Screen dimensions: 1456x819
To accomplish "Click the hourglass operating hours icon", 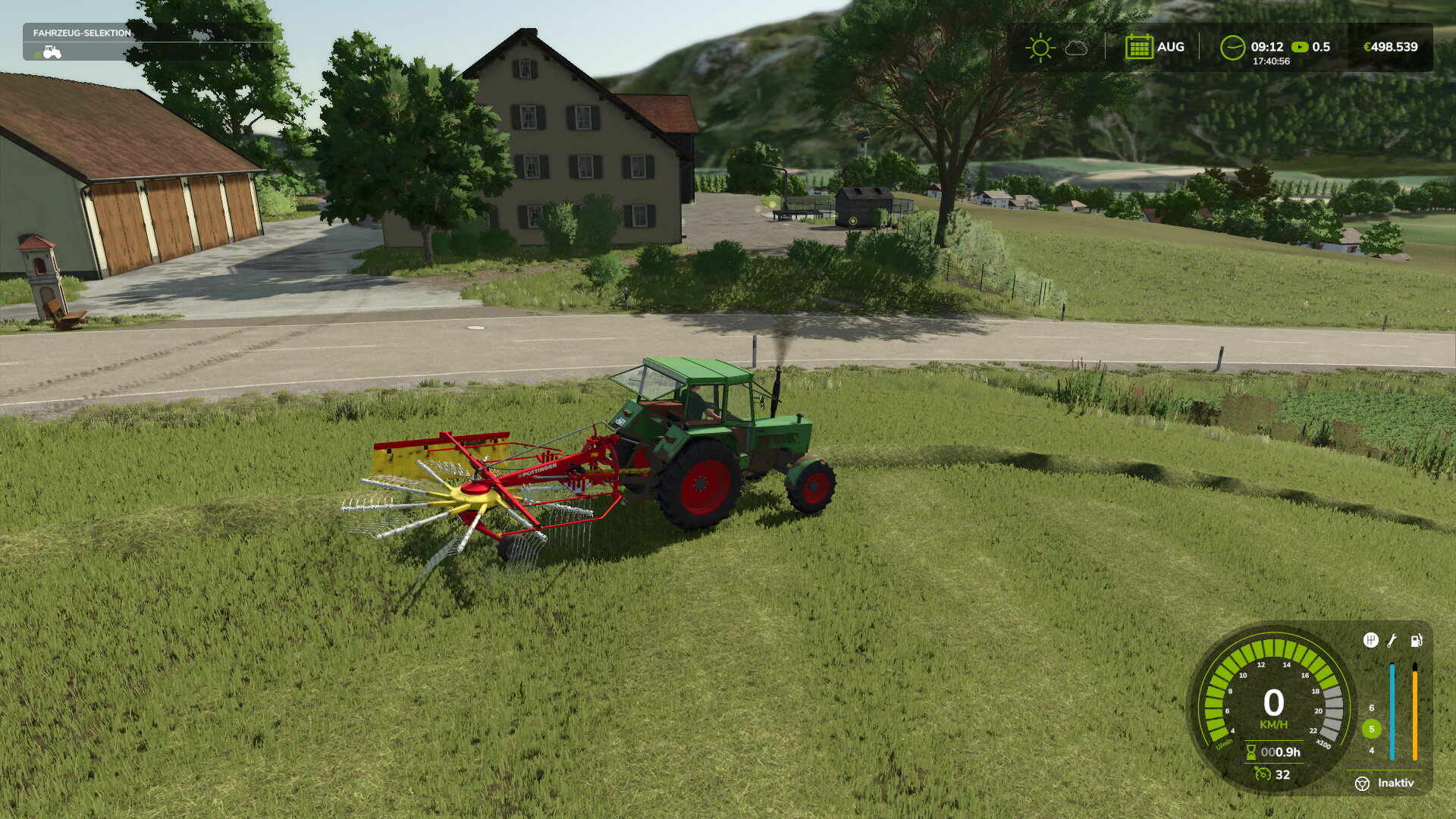I will pyautogui.click(x=1250, y=752).
